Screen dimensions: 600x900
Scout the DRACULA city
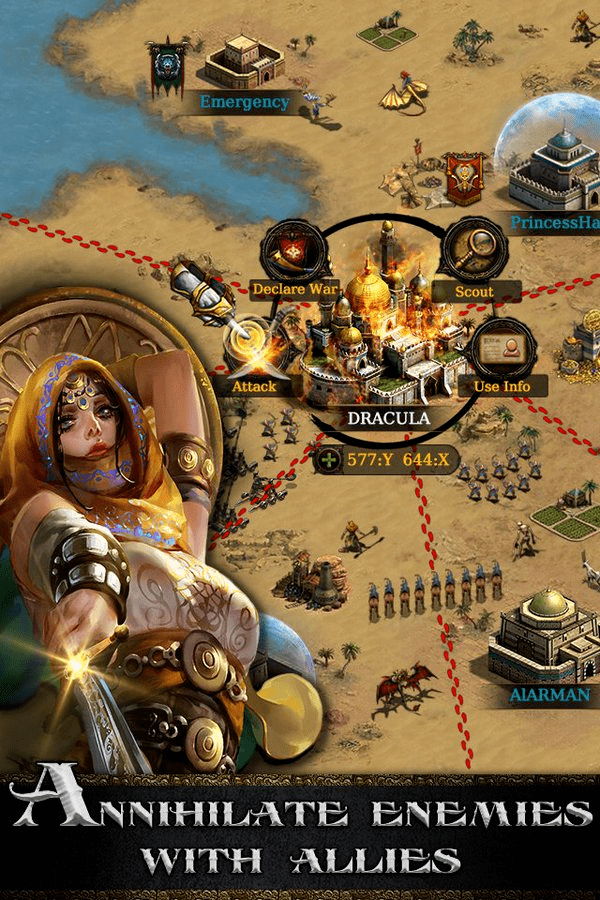[473, 255]
